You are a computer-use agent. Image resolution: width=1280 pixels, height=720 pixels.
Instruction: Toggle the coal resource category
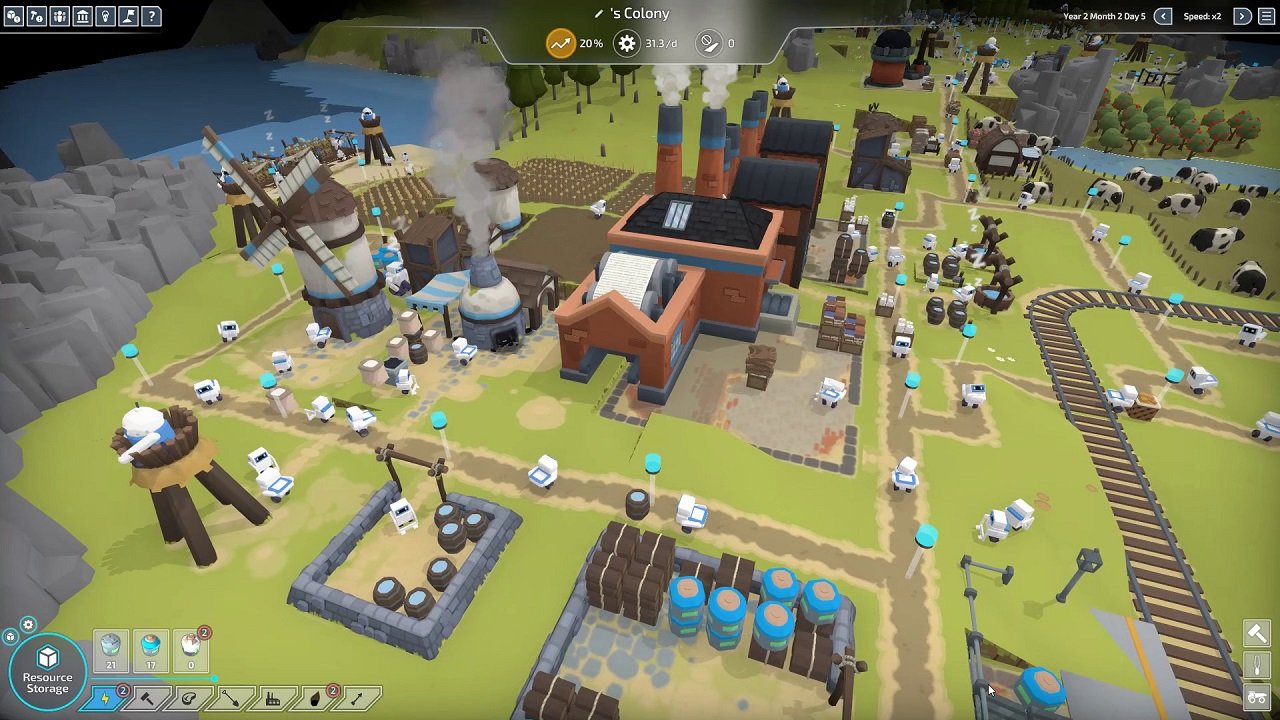[314, 698]
